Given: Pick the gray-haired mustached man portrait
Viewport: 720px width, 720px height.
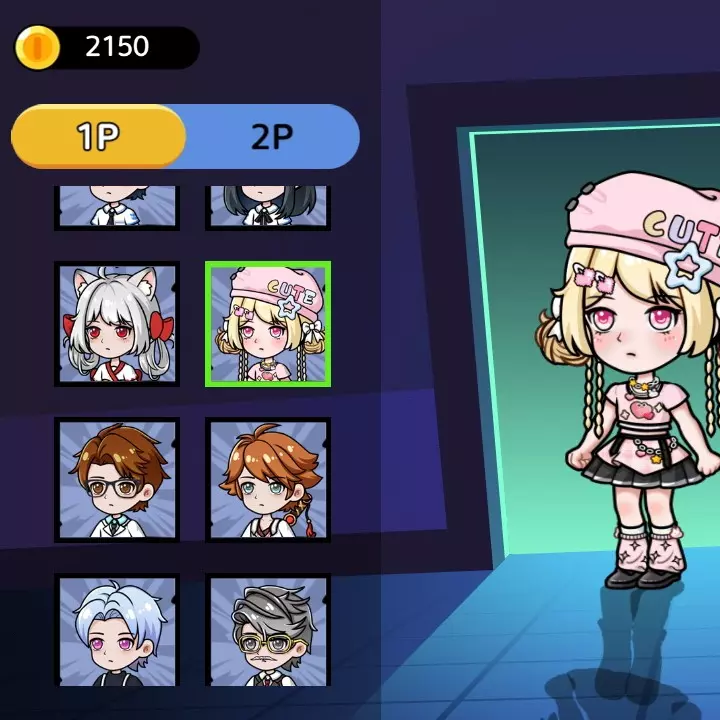Looking at the screenshot, I should [x=268, y=630].
